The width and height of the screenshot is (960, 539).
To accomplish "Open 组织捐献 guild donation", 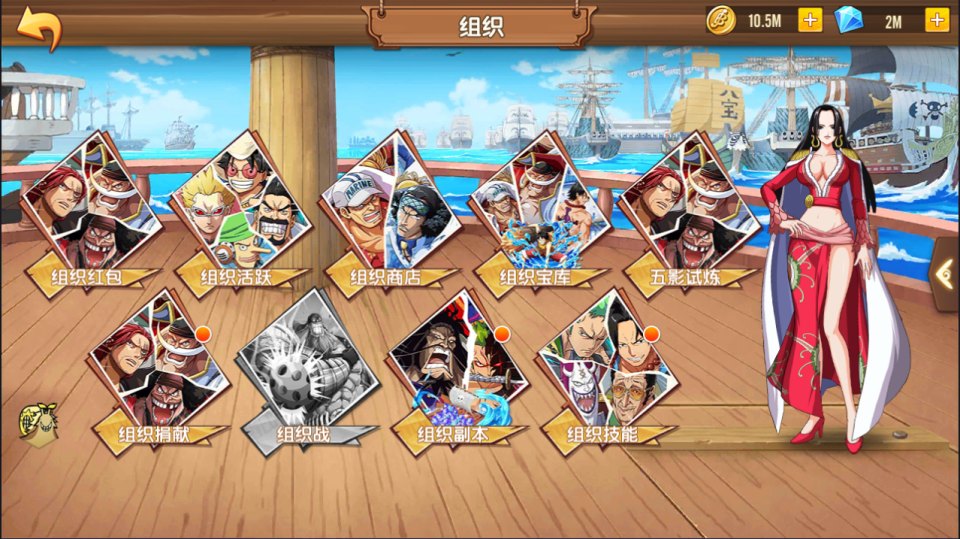I will click(x=159, y=370).
